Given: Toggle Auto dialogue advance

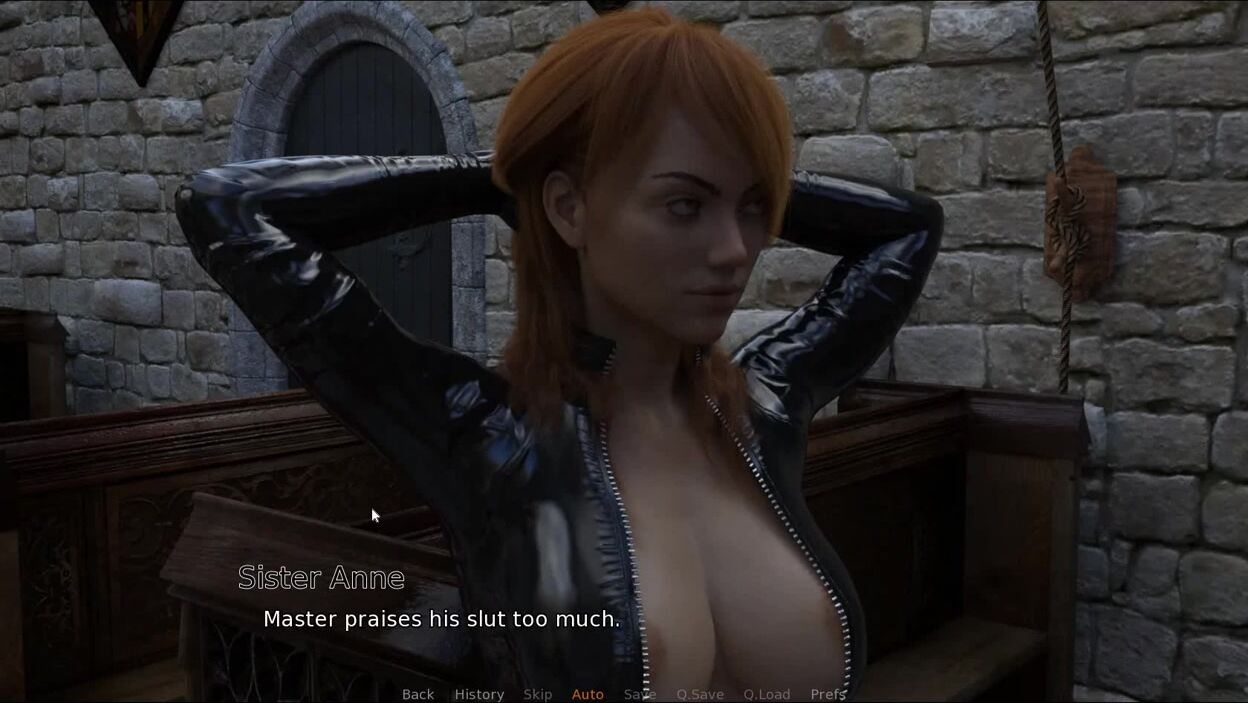Looking at the screenshot, I should coord(588,694).
